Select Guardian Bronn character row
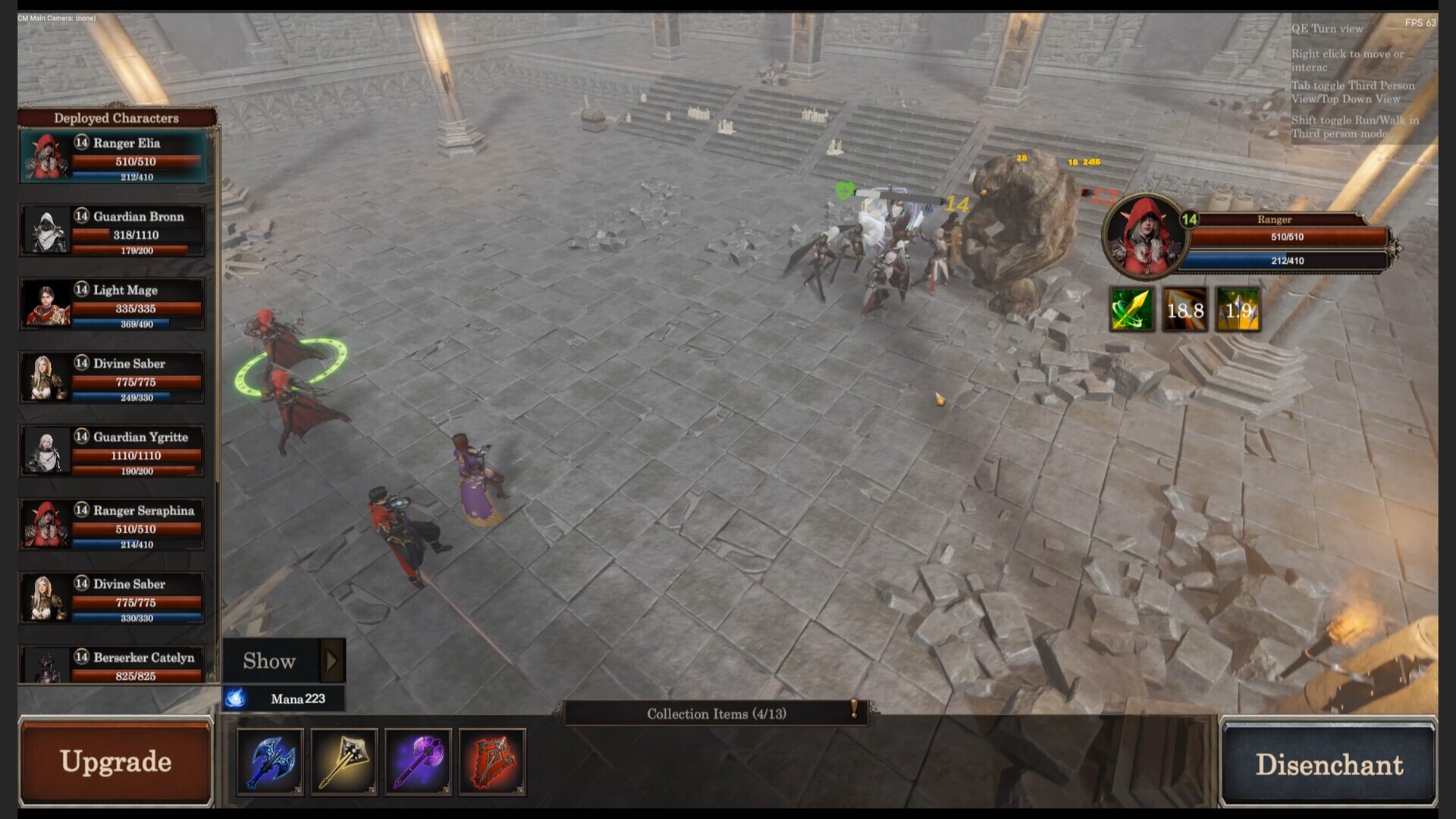 pyautogui.click(x=114, y=231)
